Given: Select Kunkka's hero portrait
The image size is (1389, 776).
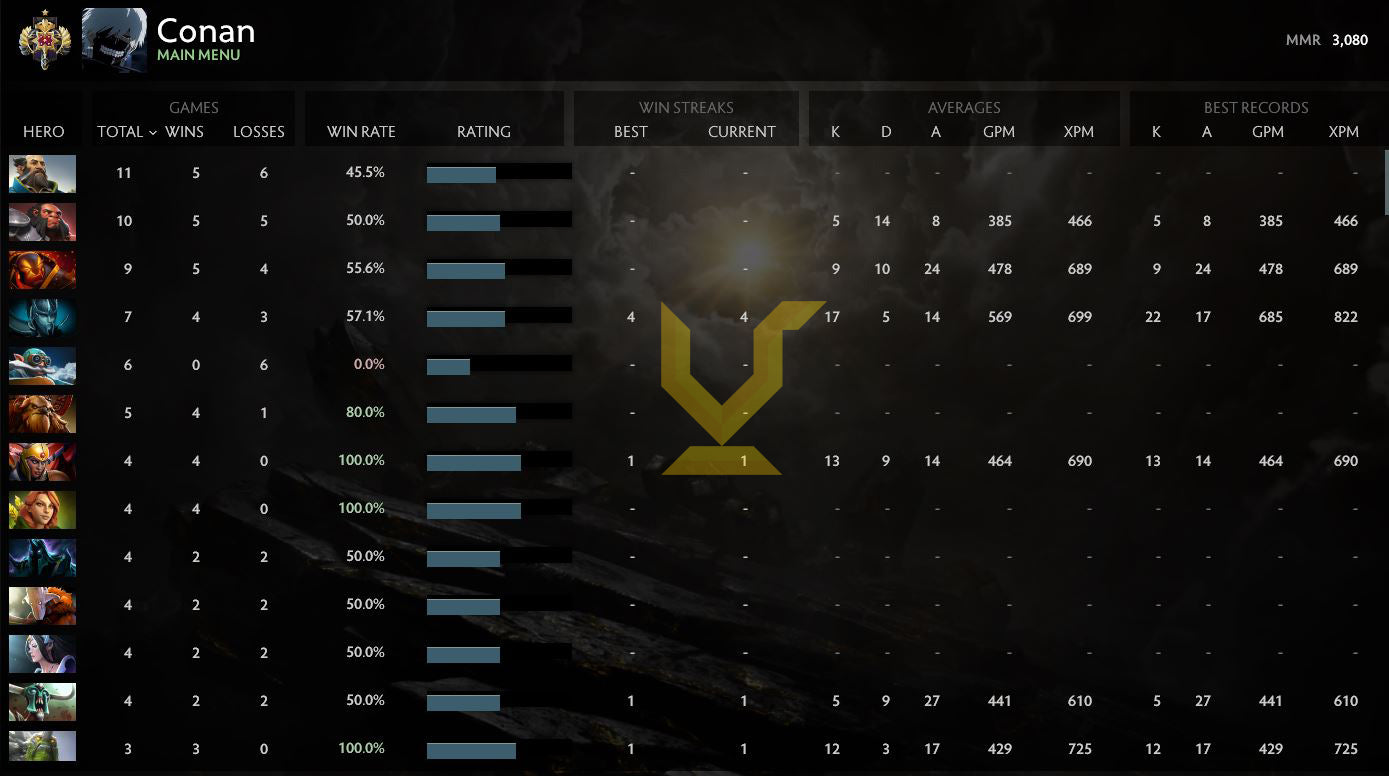Looking at the screenshot, I should click(x=42, y=174).
